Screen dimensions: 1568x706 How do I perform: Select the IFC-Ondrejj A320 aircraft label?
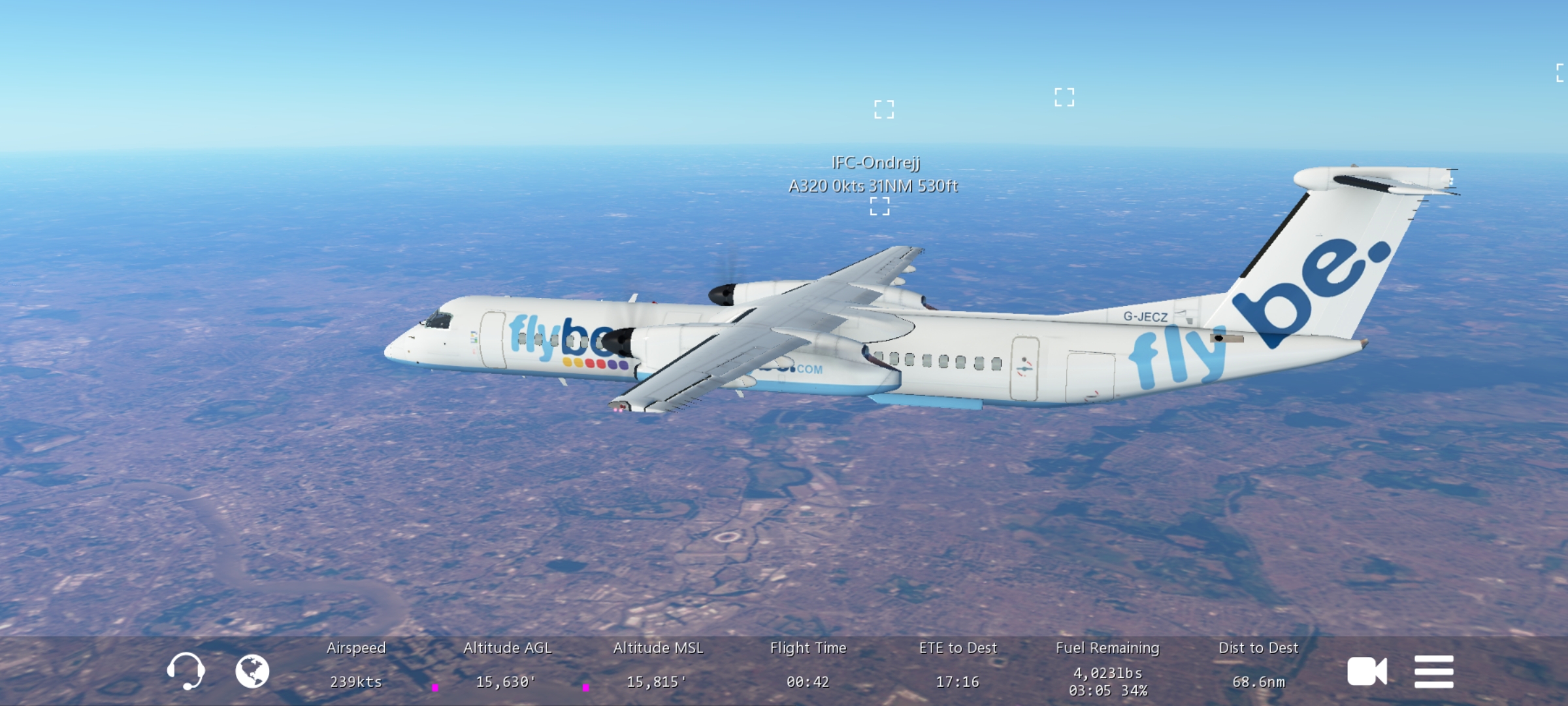pos(874,175)
